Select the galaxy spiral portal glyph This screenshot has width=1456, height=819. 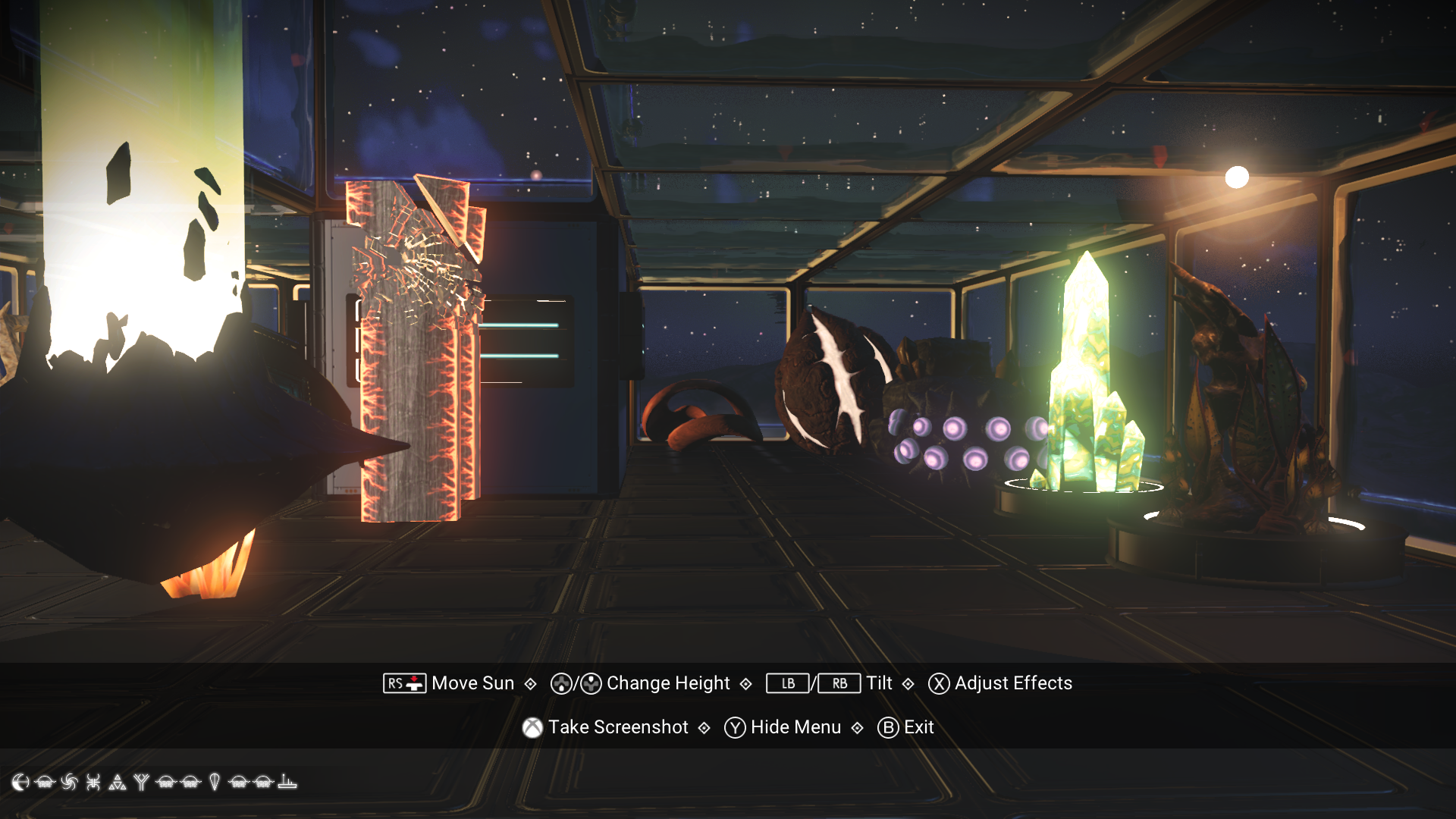[x=70, y=781]
